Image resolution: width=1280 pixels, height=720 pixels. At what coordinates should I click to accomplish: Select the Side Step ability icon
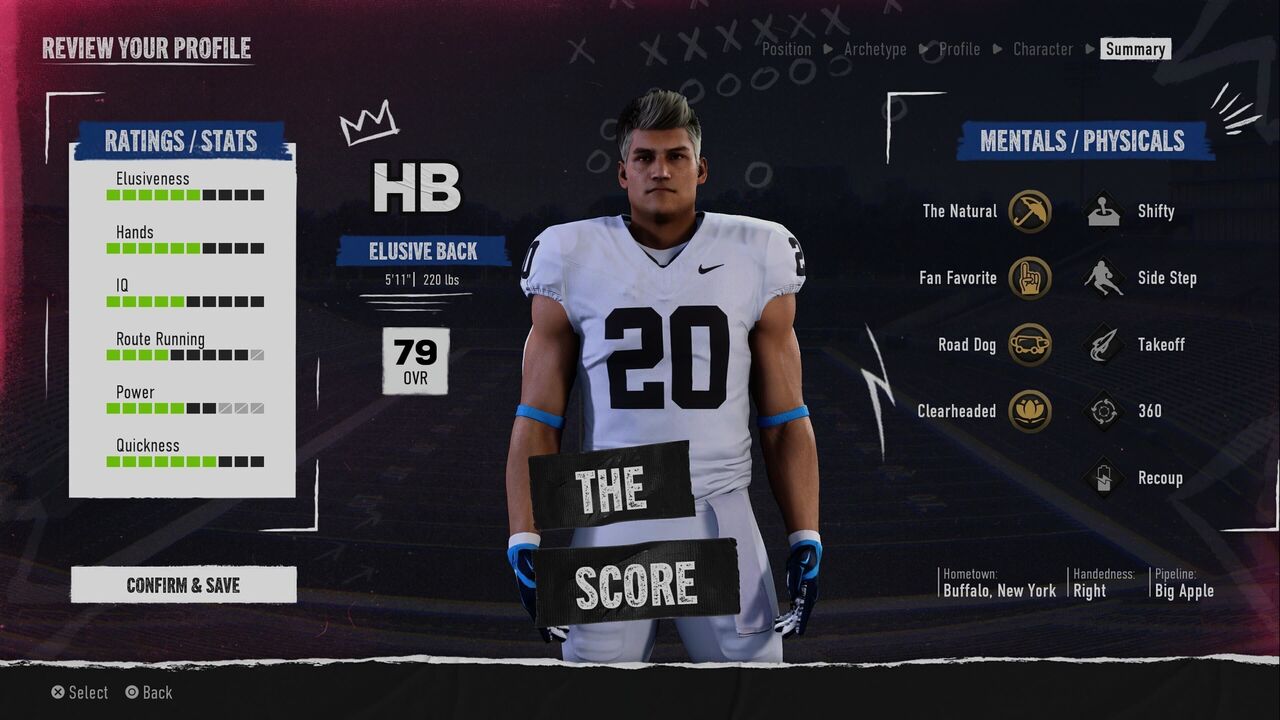[1104, 278]
